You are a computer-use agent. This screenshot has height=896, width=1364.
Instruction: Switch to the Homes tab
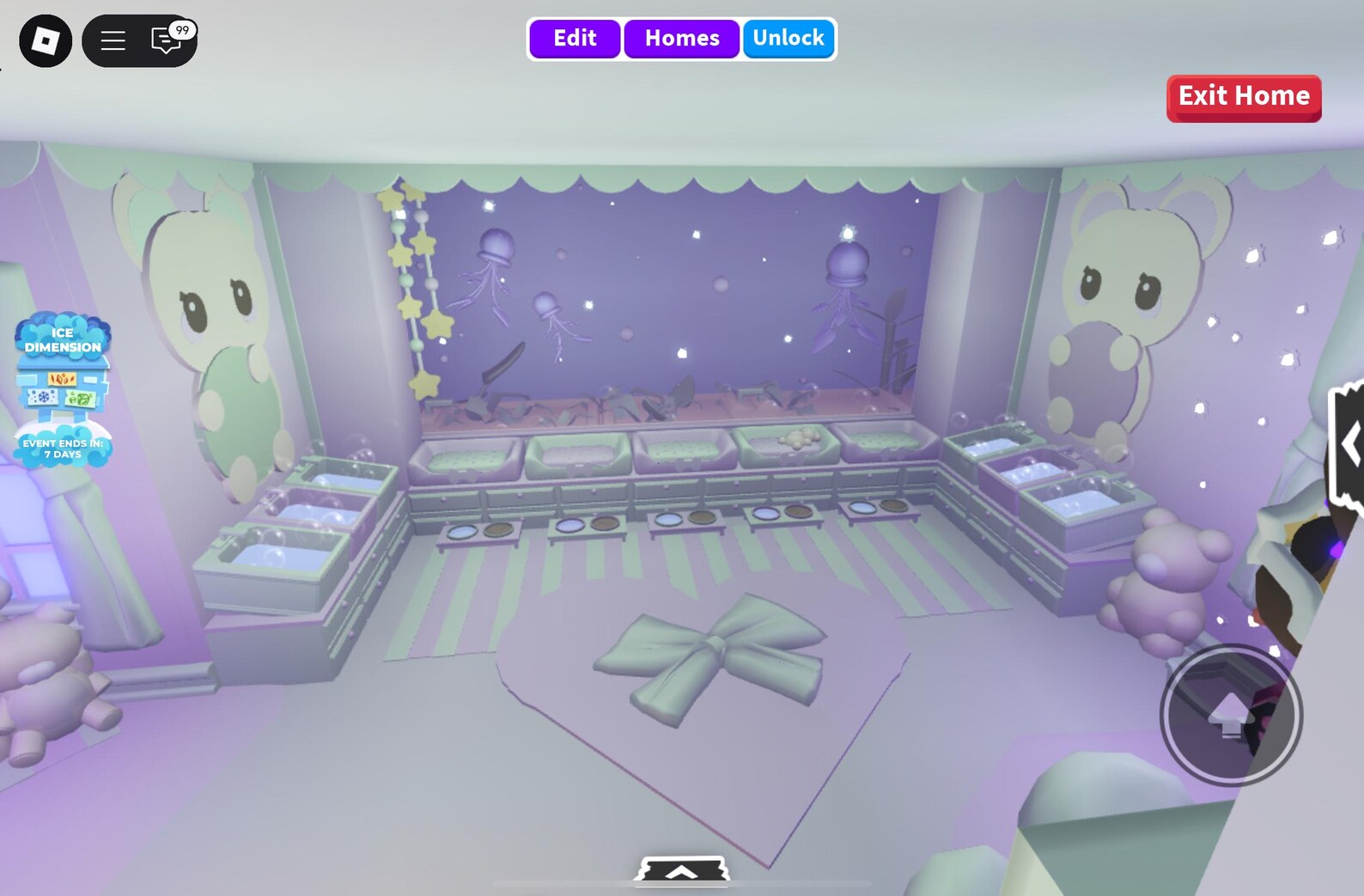pos(681,38)
